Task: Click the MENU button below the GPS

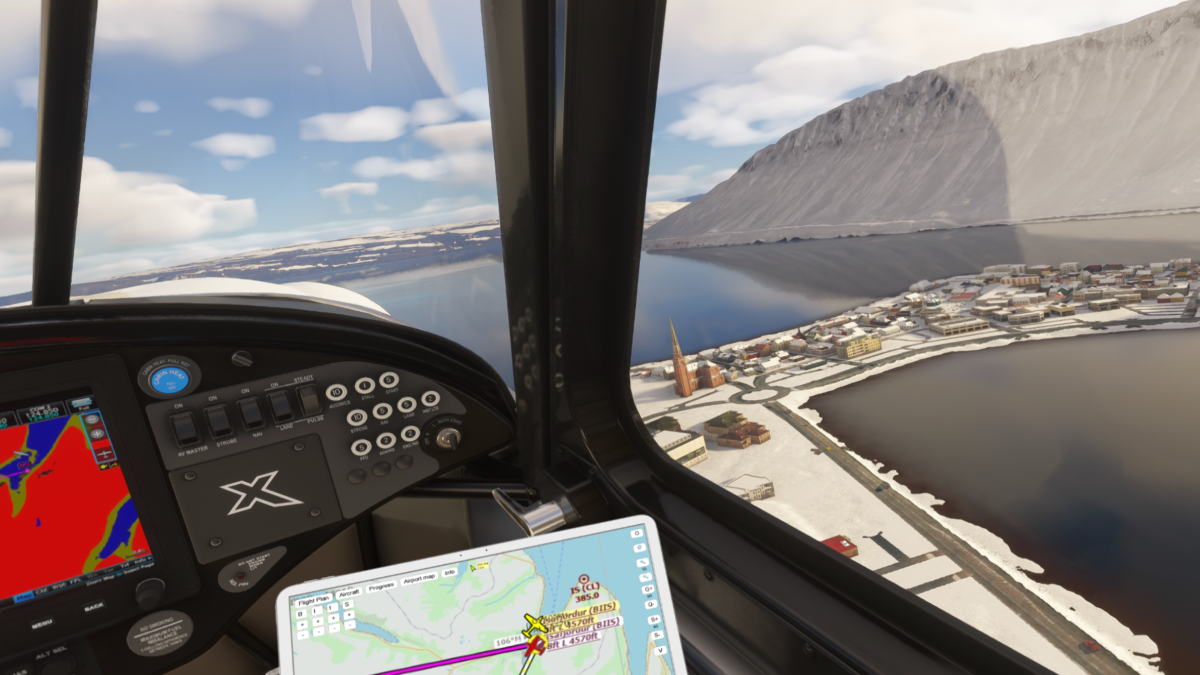Action: pyautogui.click(x=42, y=624)
